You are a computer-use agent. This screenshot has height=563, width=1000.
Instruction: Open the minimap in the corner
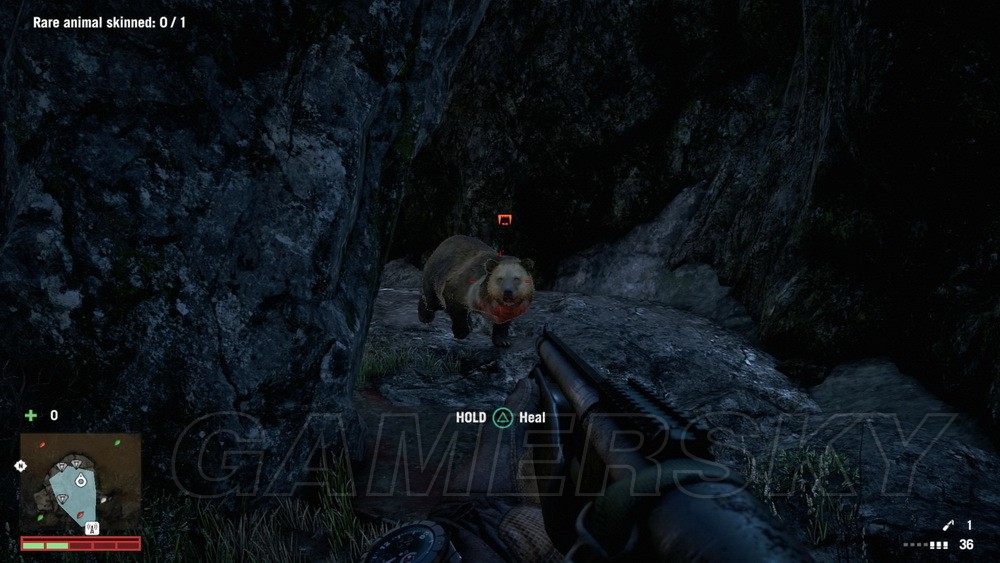pyautogui.click(x=80, y=483)
